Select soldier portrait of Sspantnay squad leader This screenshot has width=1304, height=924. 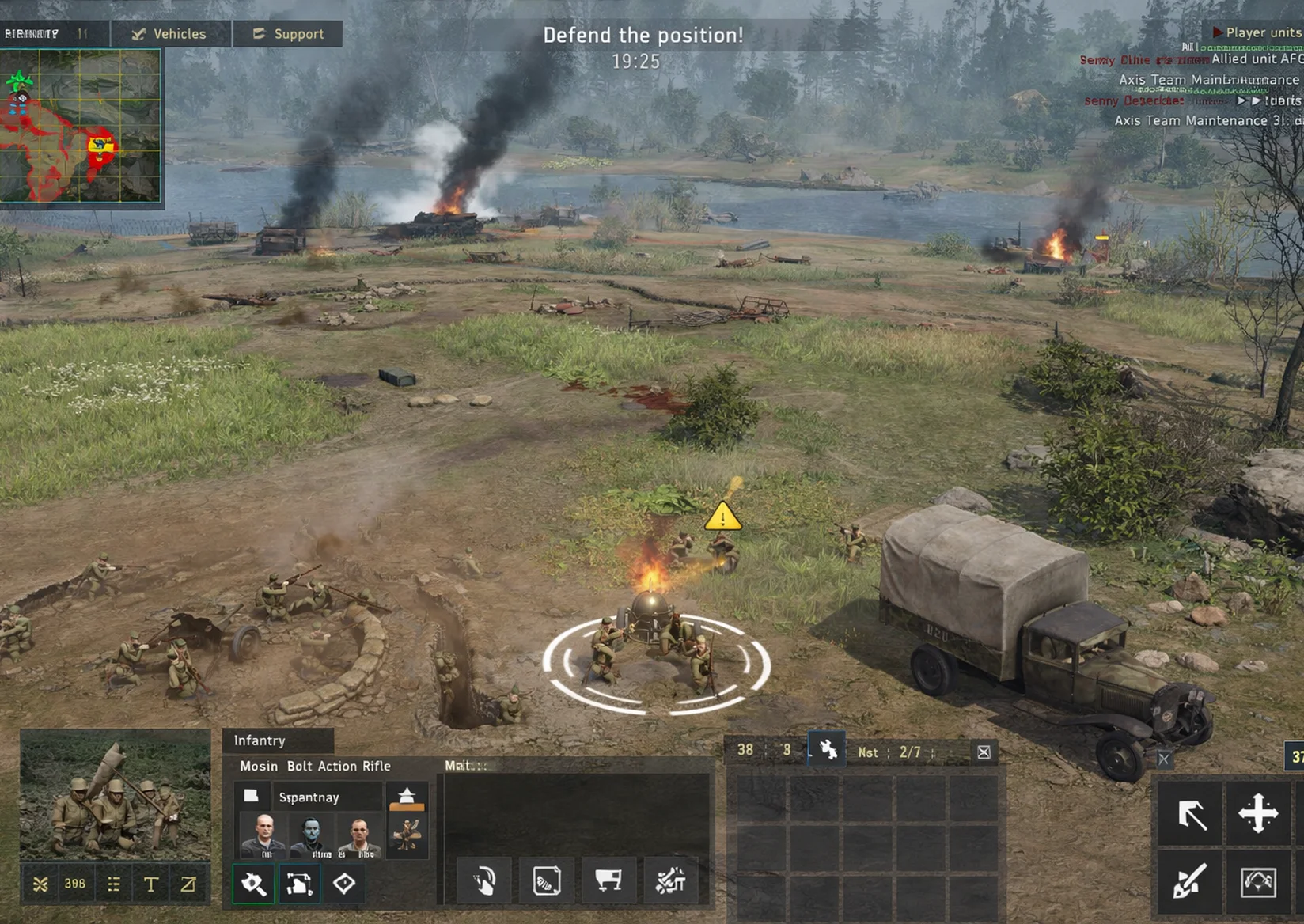[265, 833]
